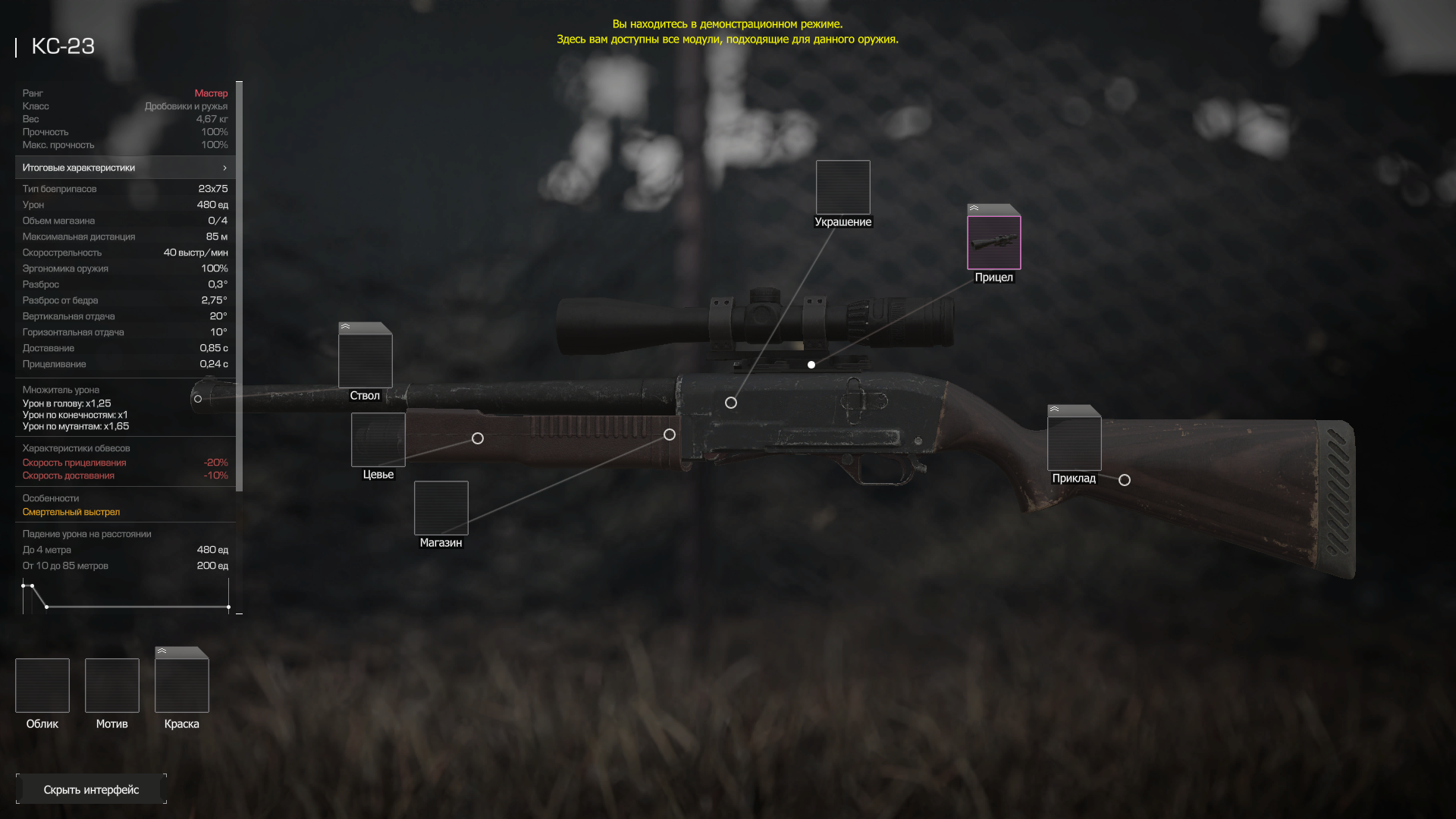Image resolution: width=1456 pixels, height=819 pixels.
Task: Choose the Ствол barrel slot
Action: pos(365,360)
